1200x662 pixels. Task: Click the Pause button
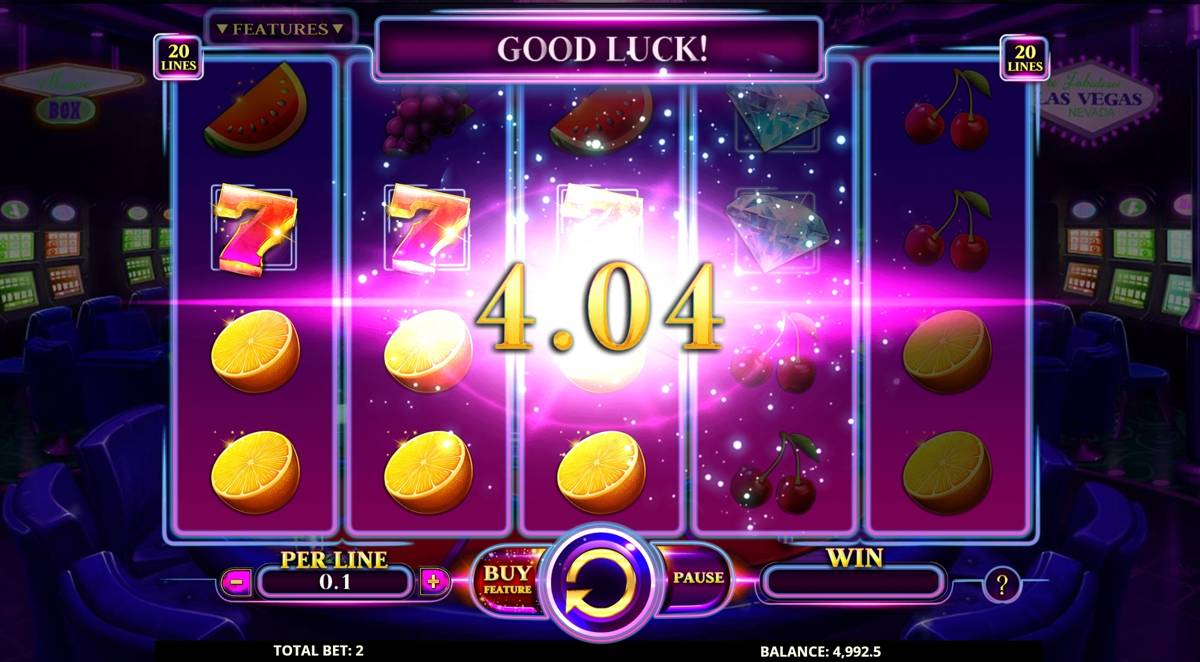[698, 578]
